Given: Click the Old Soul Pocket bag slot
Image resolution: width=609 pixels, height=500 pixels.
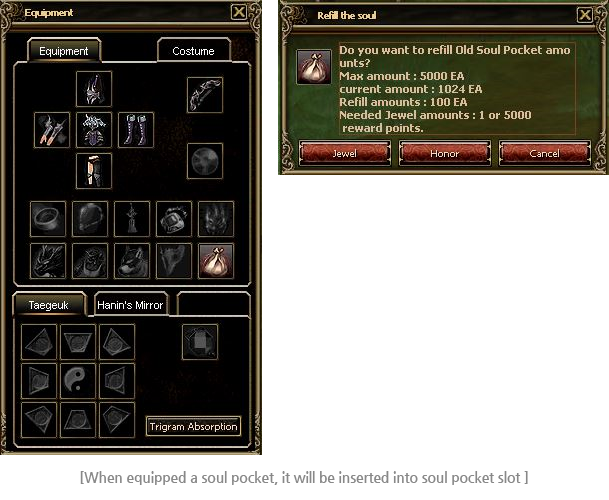Looking at the screenshot, I should pos(216,261).
